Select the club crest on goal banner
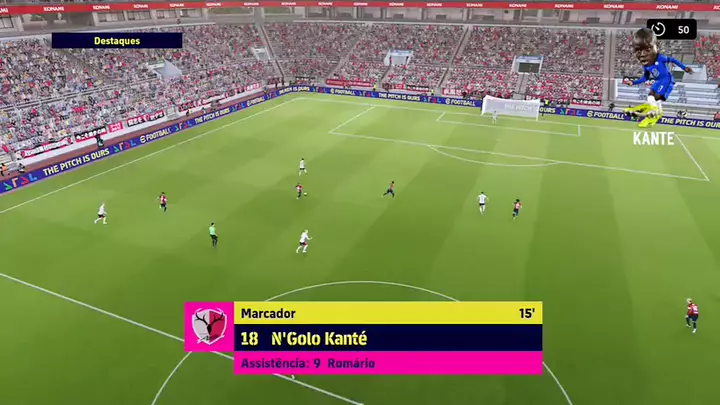The image size is (720, 405). [x=209, y=326]
